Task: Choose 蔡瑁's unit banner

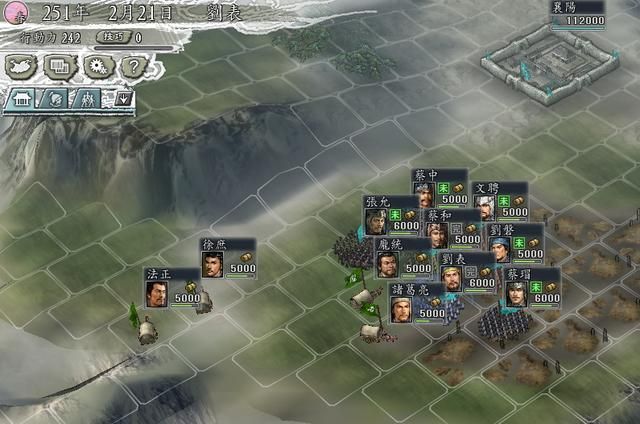Action: [x=531, y=285]
